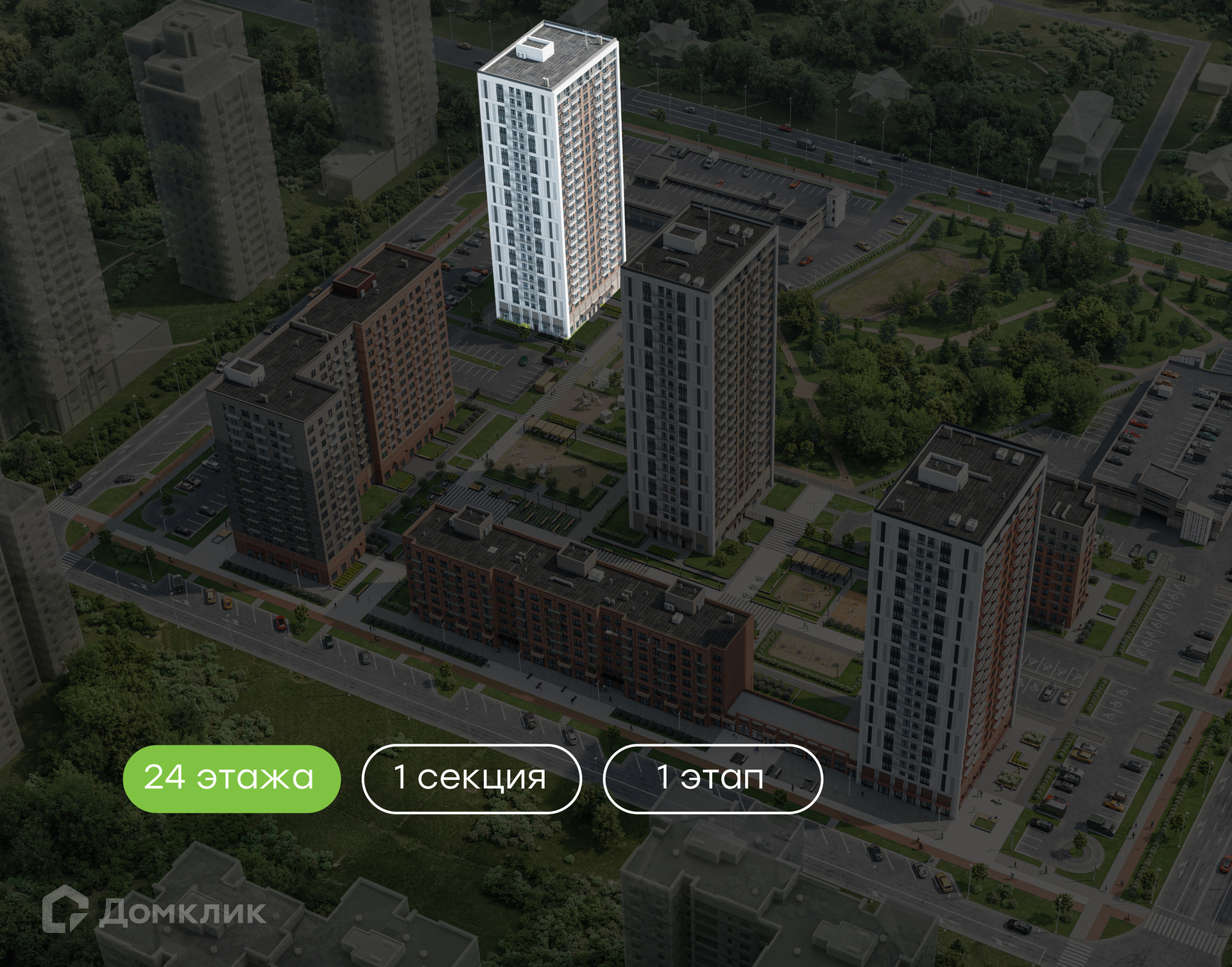Click the "1 этап" pill

[x=712, y=778]
